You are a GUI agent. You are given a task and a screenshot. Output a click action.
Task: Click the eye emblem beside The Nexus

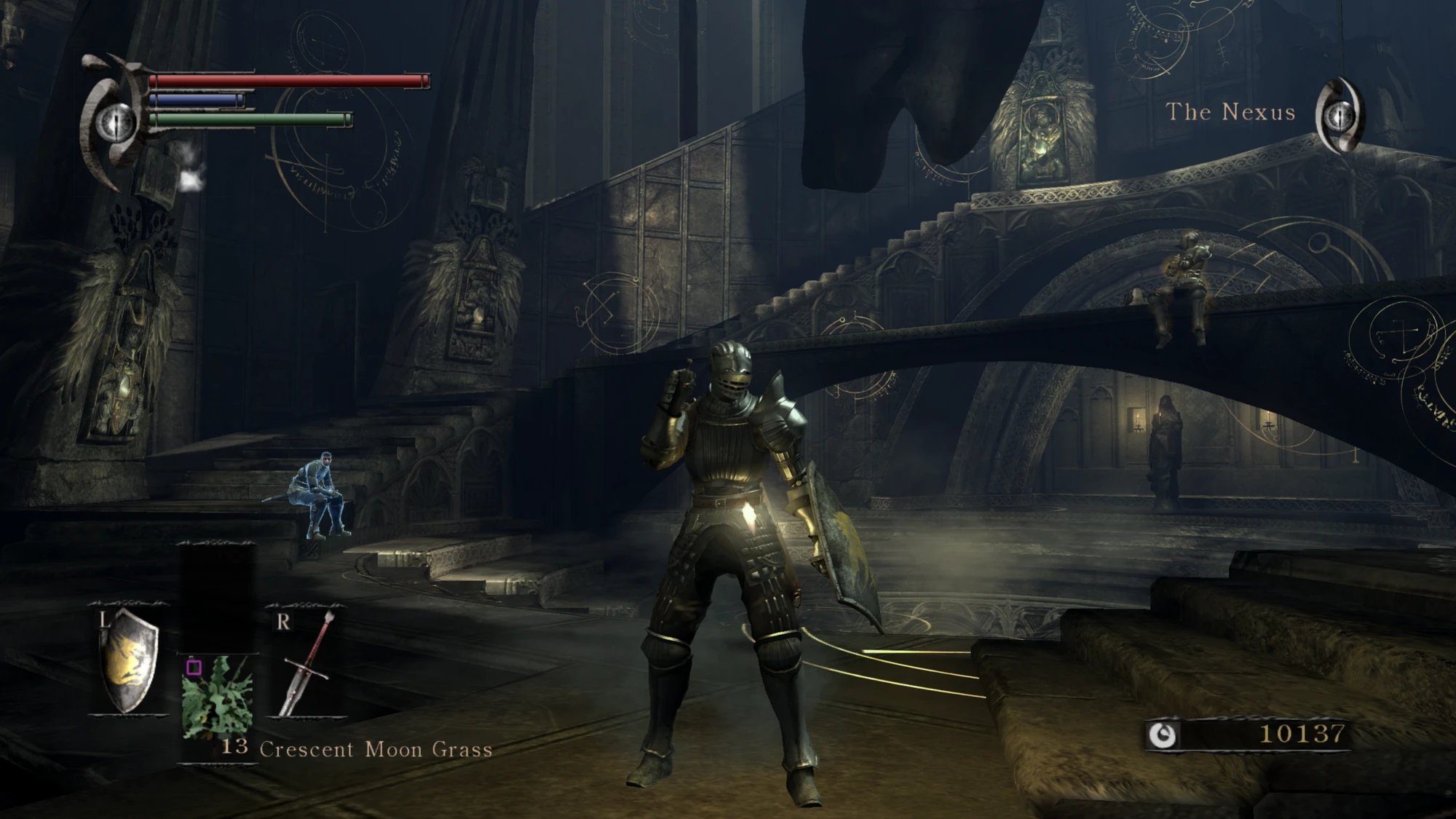pyautogui.click(x=1340, y=116)
